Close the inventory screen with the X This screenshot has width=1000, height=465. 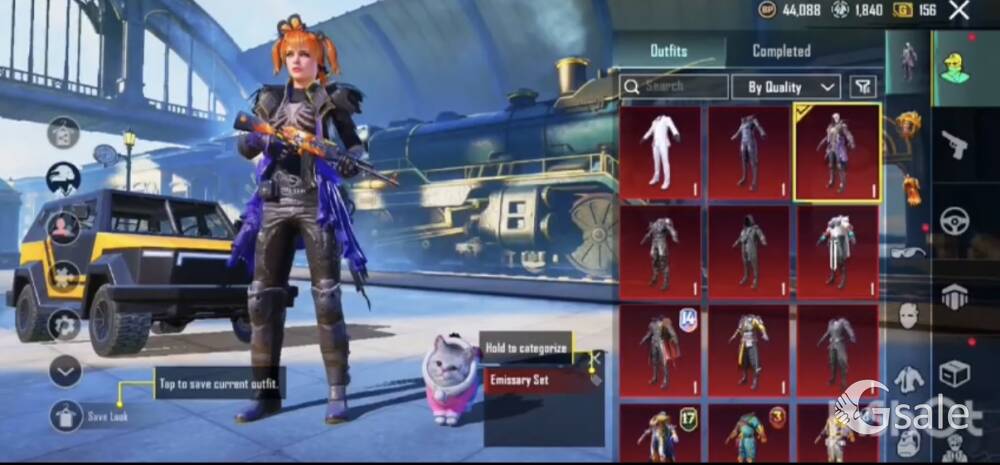tap(958, 11)
